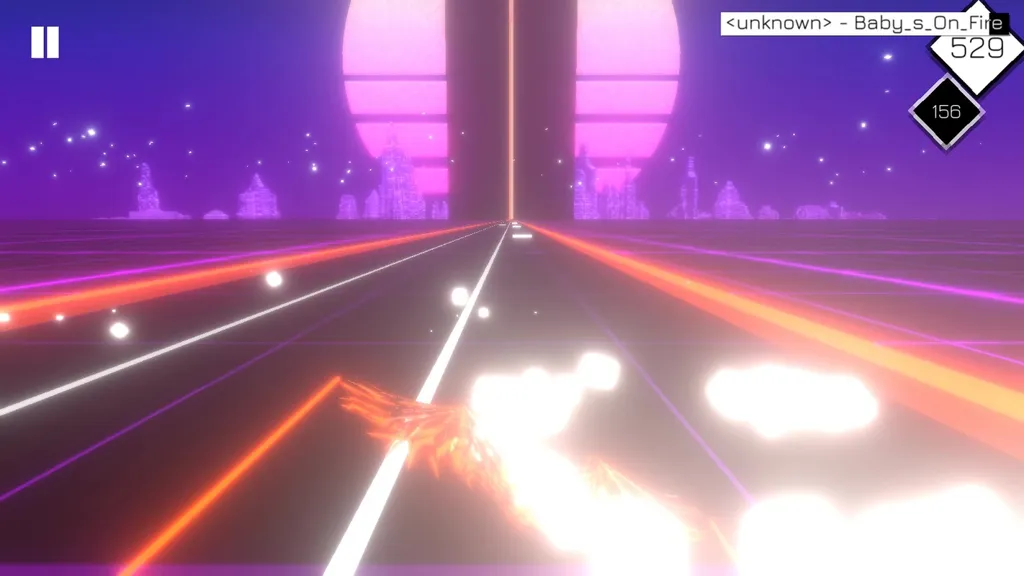1024x576 pixels.
Task: Pause the game with the pause button
Action: pyautogui.click(x=45, y=42)
